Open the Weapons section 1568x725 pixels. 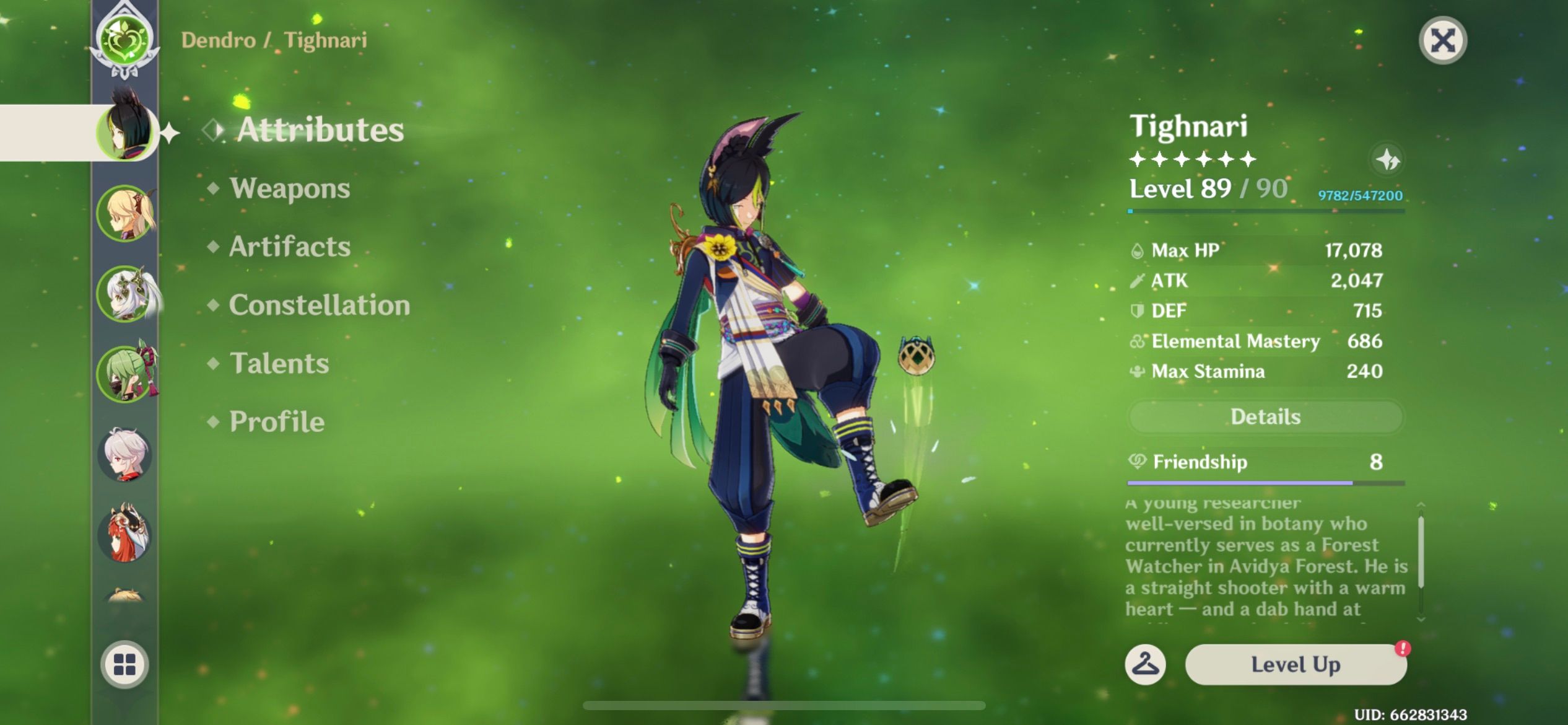coord(290,188)
